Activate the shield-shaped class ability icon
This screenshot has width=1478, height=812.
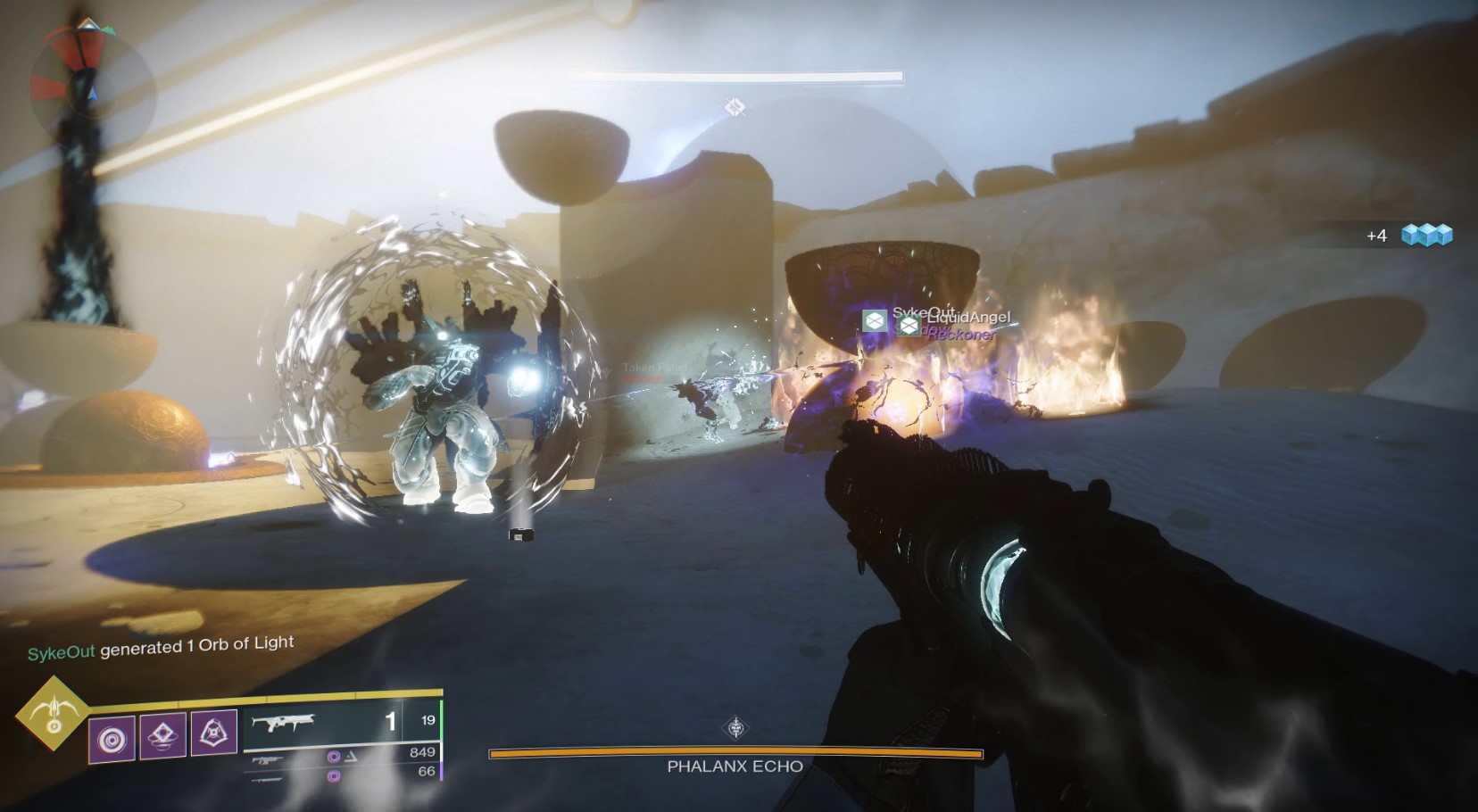213,733
